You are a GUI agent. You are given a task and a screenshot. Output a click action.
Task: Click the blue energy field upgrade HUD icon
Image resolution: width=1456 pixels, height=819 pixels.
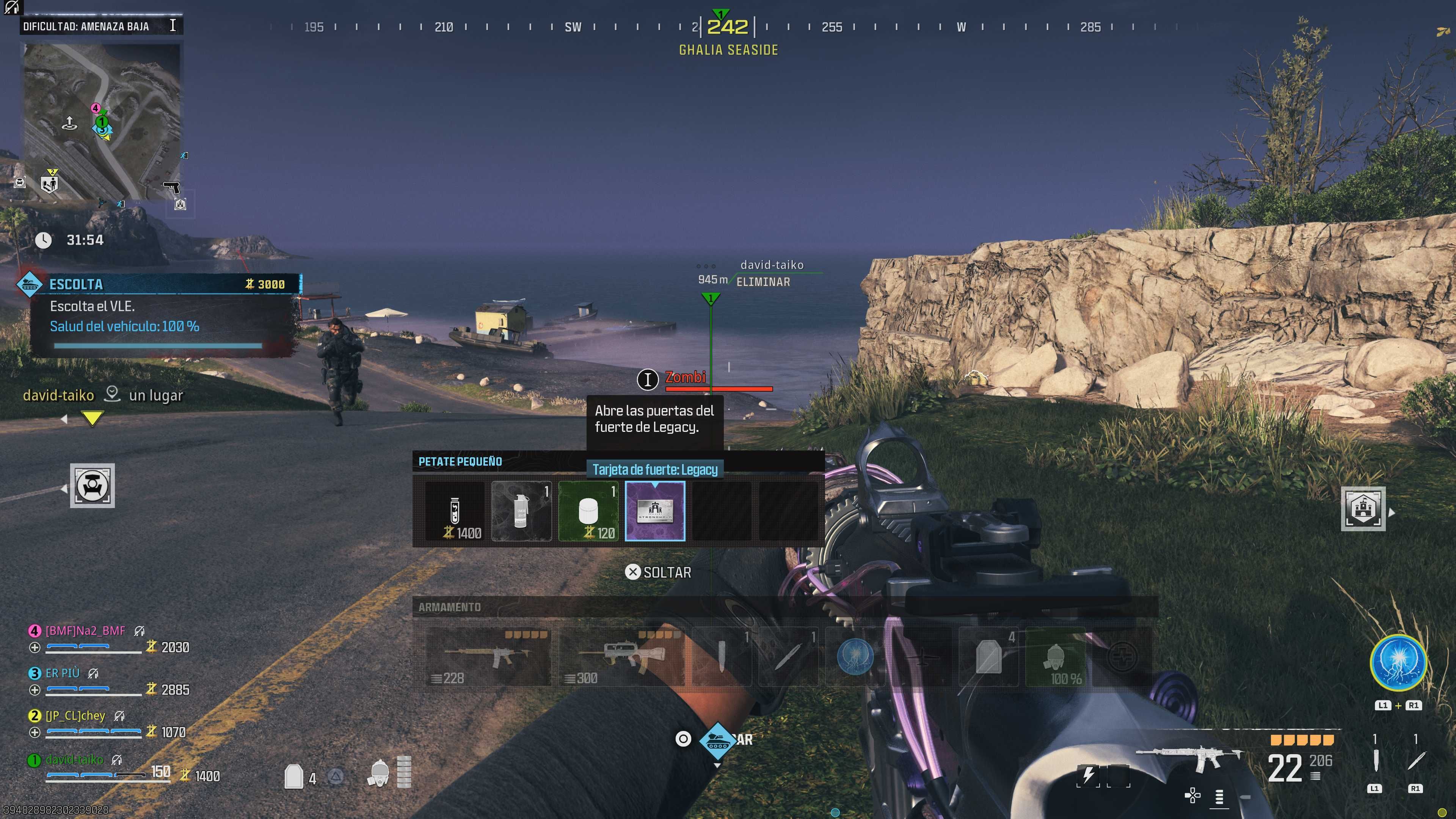[x=1398, y=662]
